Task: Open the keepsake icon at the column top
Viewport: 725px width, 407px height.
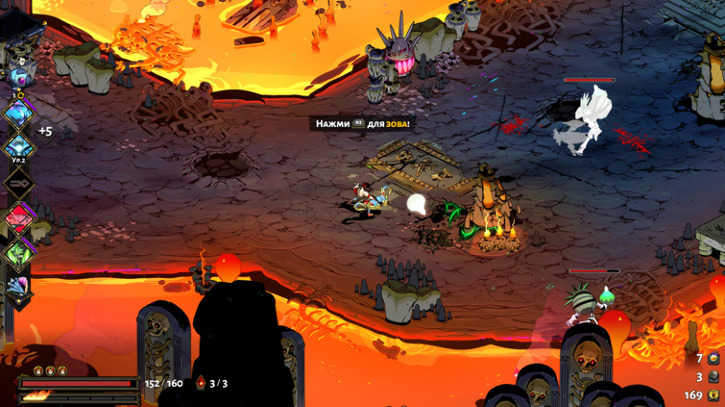Action: pos(19,76)
